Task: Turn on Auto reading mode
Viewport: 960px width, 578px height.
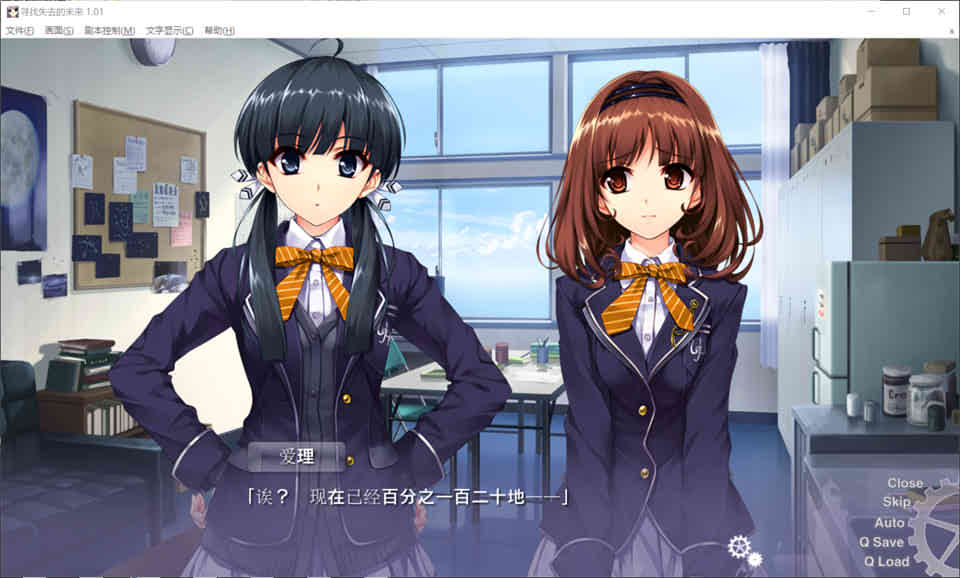Action: coord(889,522)
